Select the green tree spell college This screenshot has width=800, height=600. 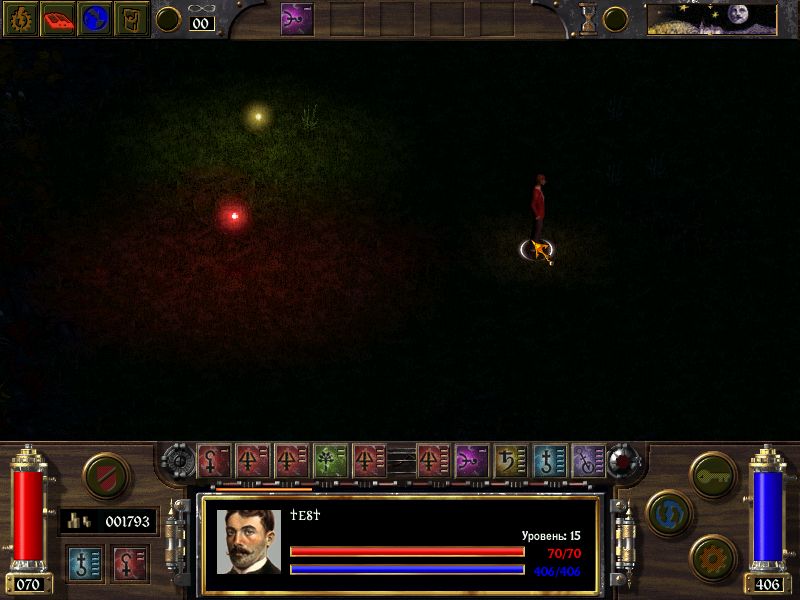tap(330, 461)
